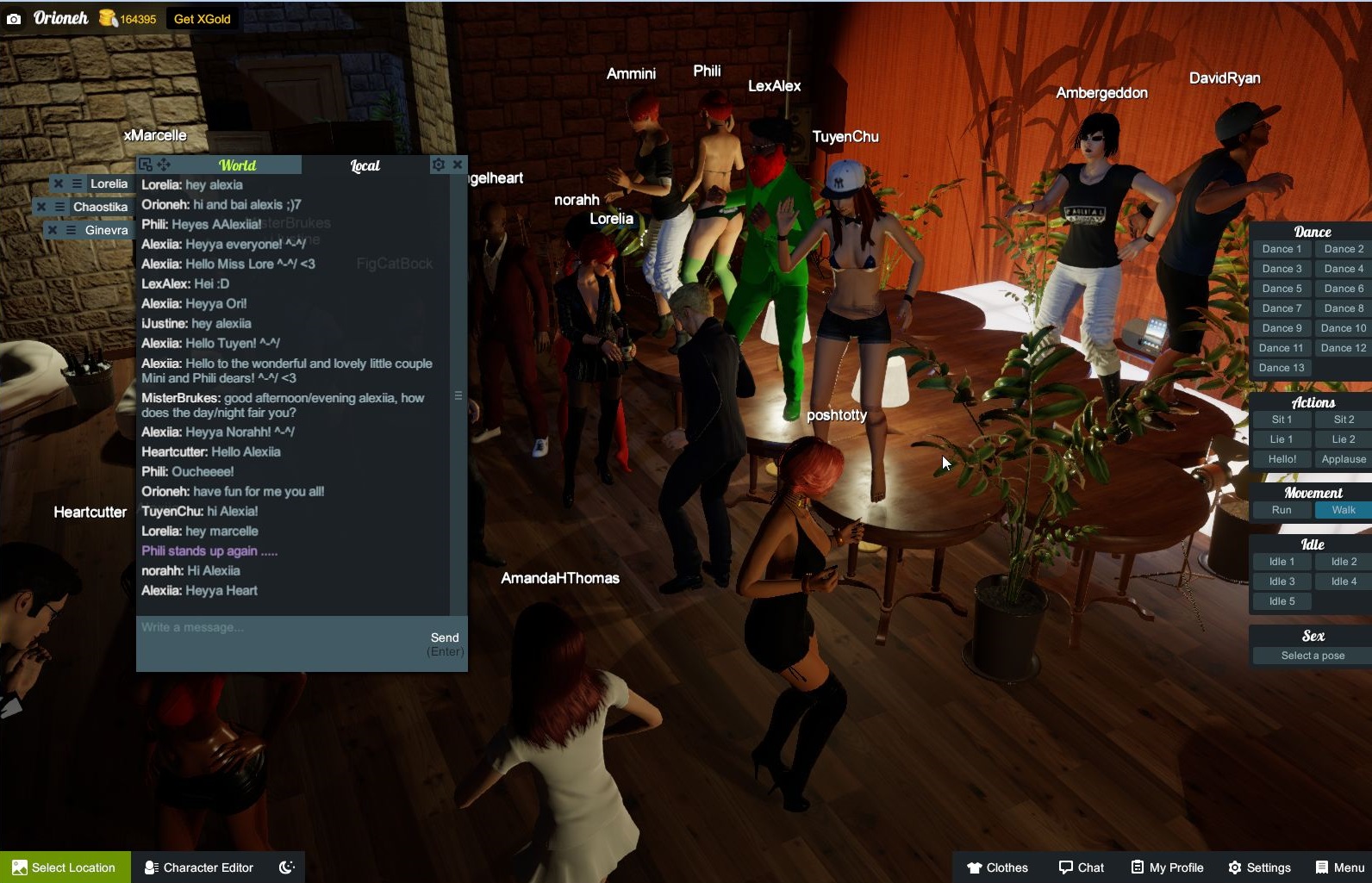Switch to the Local chat tab
The width and height of the screenshot is (1372, 883).
coord(365,165)
